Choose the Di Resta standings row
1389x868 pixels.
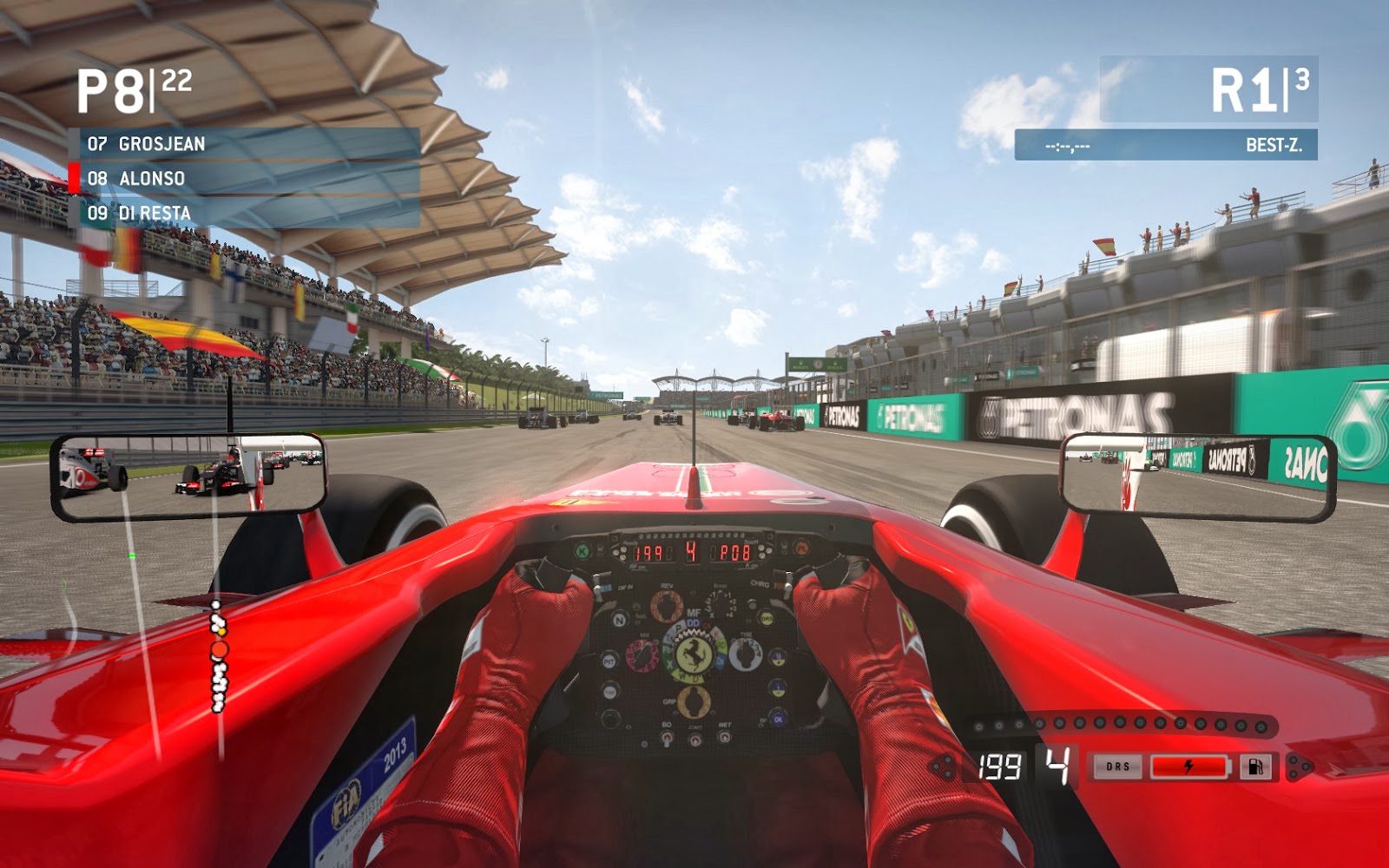(x=245, y=214)
